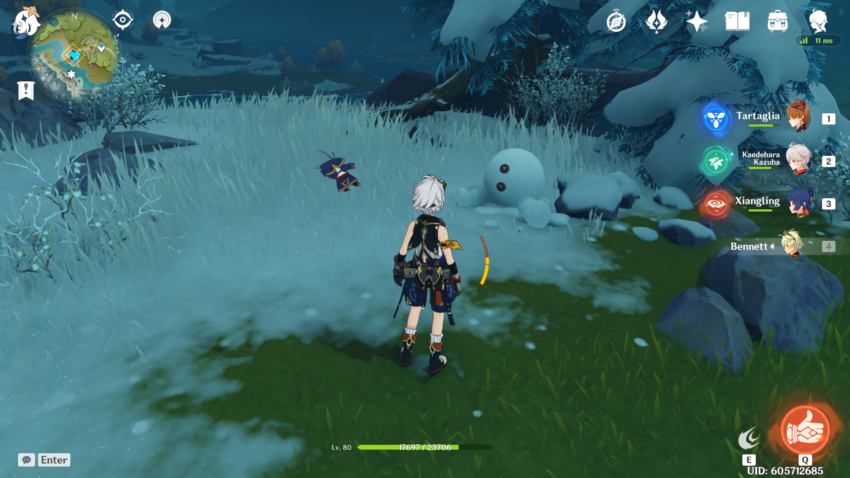Open the adventurer handbook book icon

(x=738, y=20)
